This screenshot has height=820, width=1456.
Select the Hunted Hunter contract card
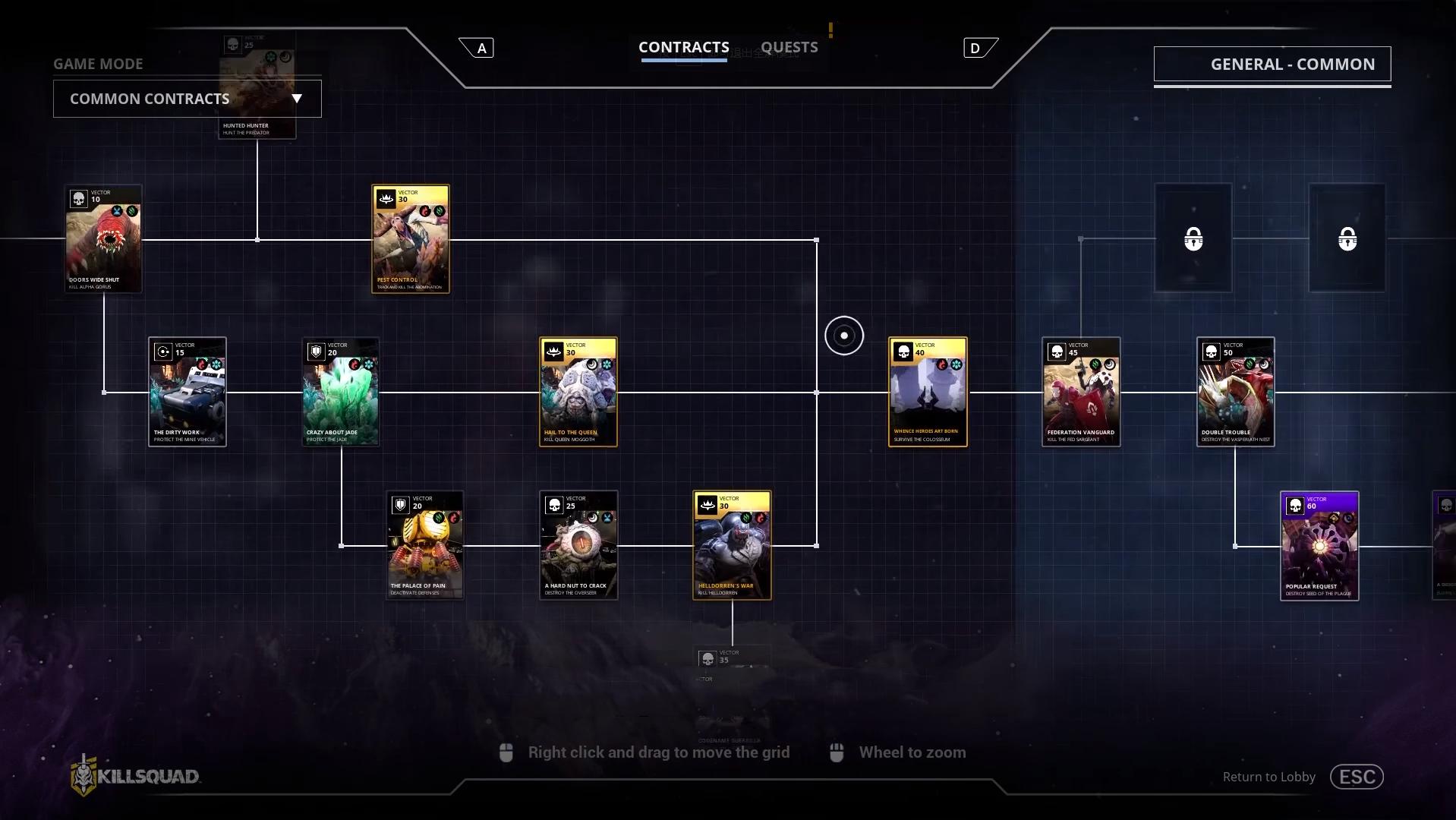(257, 87)
